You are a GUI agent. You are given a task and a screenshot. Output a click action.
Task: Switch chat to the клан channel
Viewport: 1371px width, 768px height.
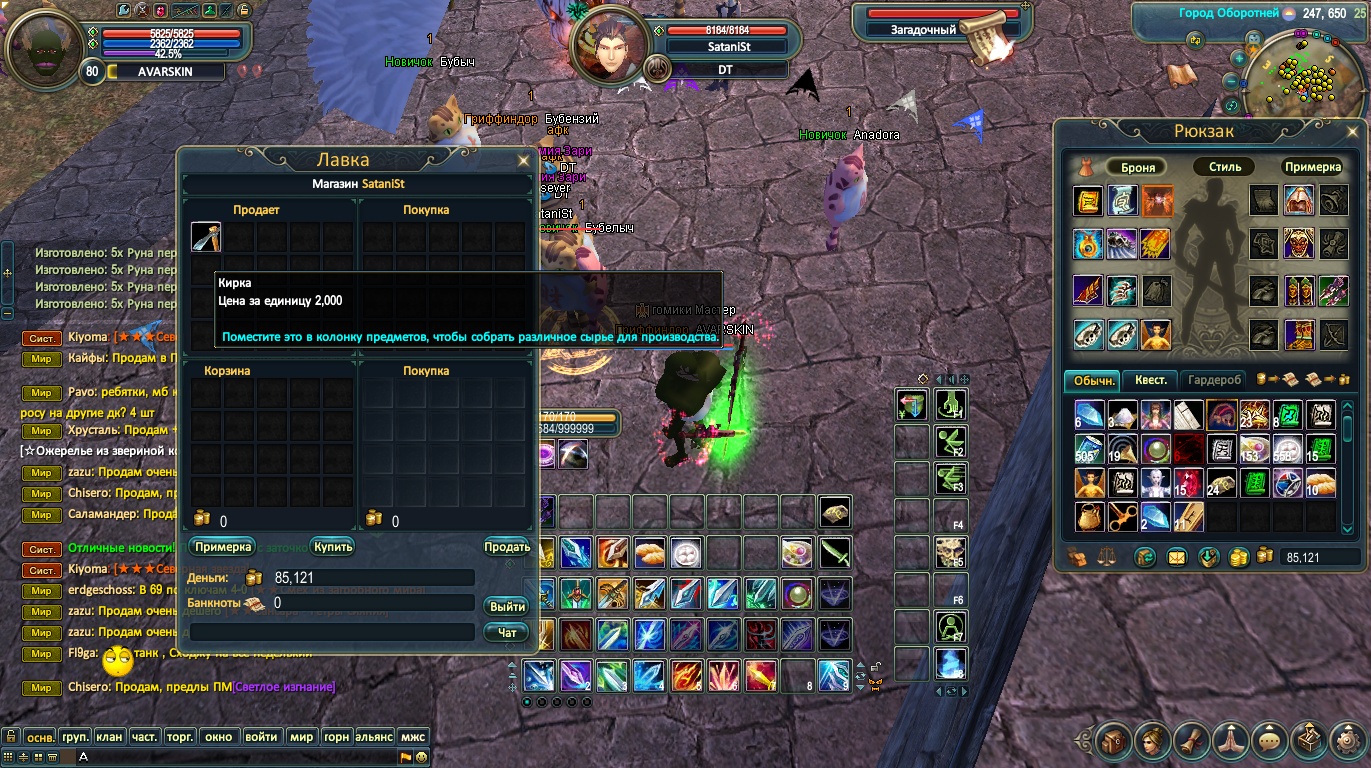pos(109,737)
